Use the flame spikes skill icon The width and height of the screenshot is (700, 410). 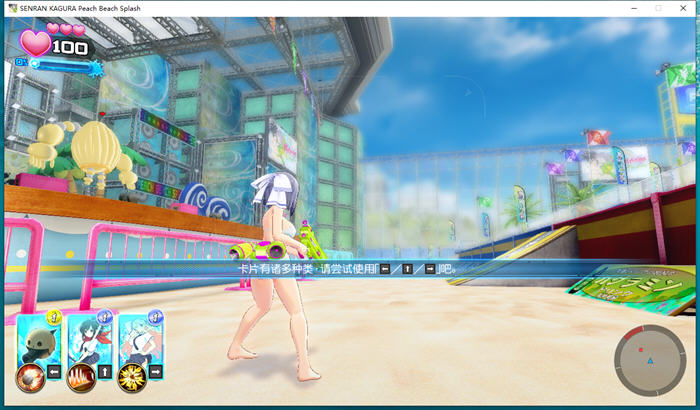click(80, 378)
